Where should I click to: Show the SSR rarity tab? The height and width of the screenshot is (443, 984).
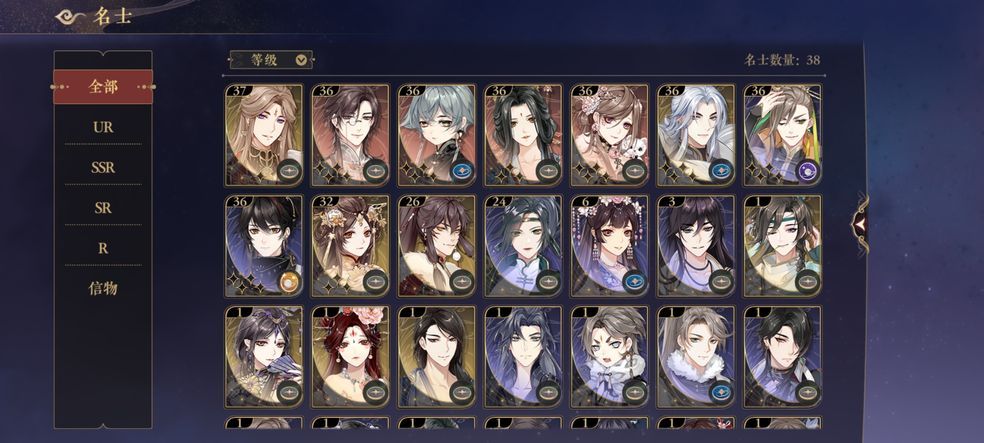point(103,167)
